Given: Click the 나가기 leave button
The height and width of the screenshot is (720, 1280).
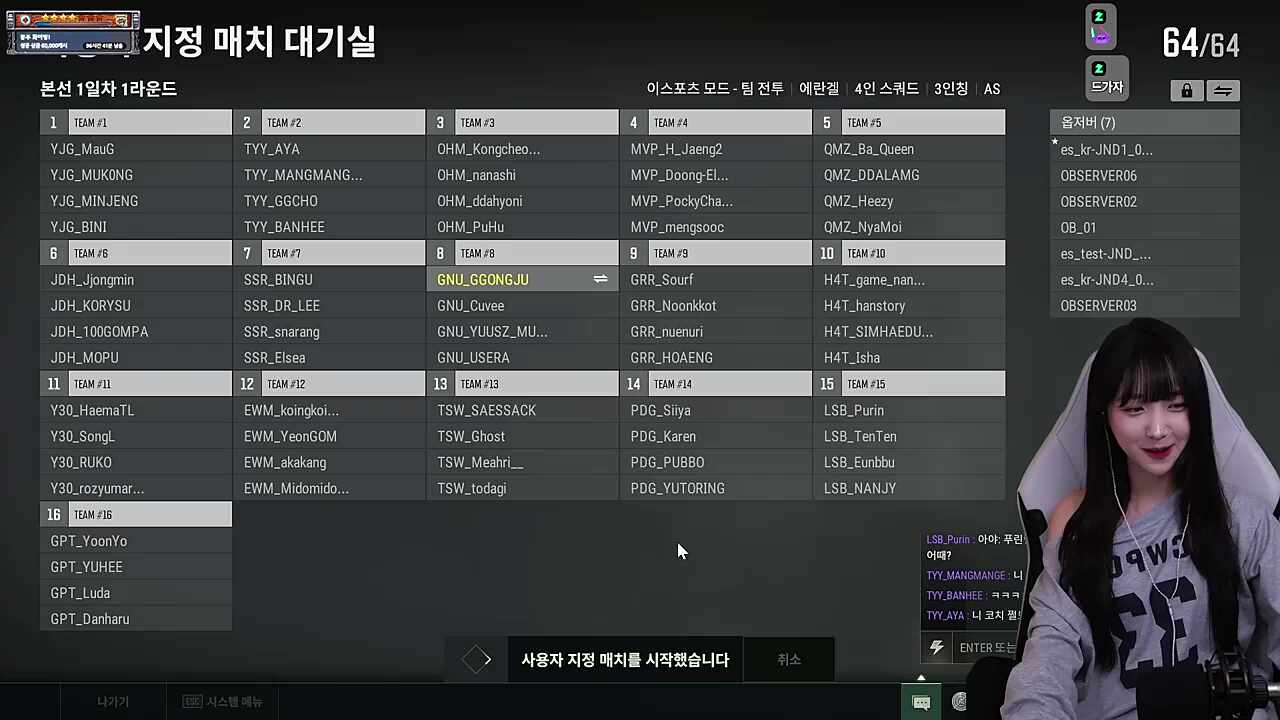Looking at the screenshot, I should (x=112, y=701).
